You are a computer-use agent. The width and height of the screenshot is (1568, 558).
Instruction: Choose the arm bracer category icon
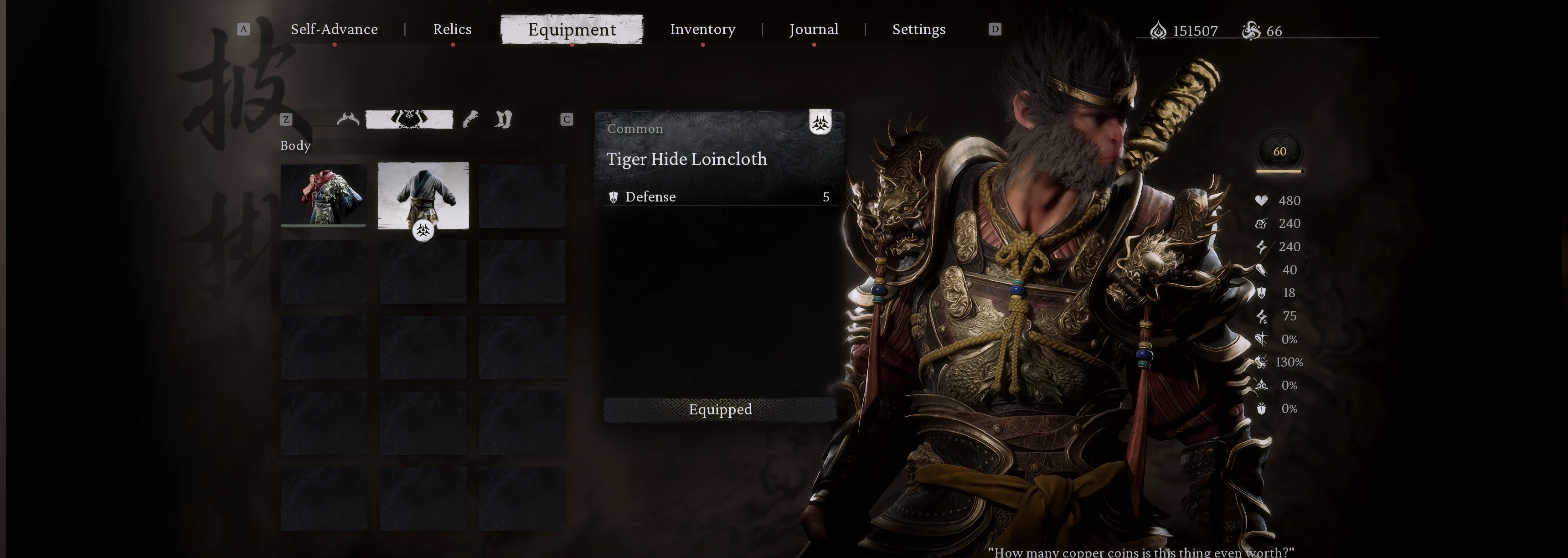point(470,119)
